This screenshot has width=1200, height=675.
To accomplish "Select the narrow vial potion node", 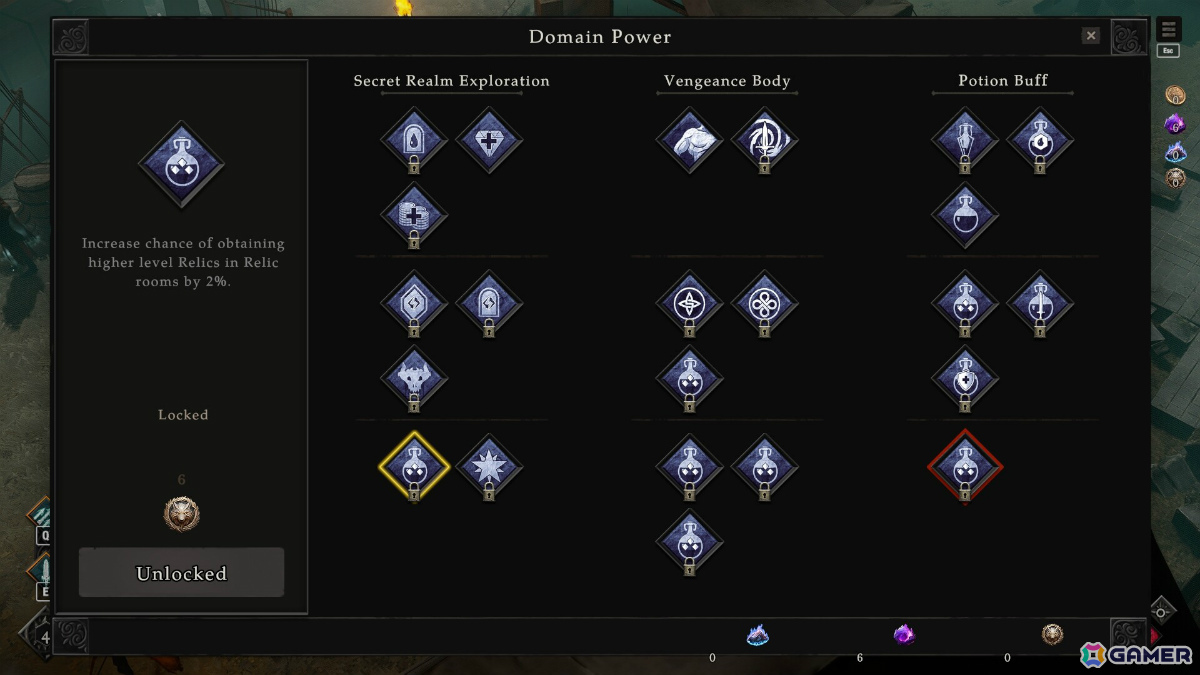I will [x=965, y=140].
